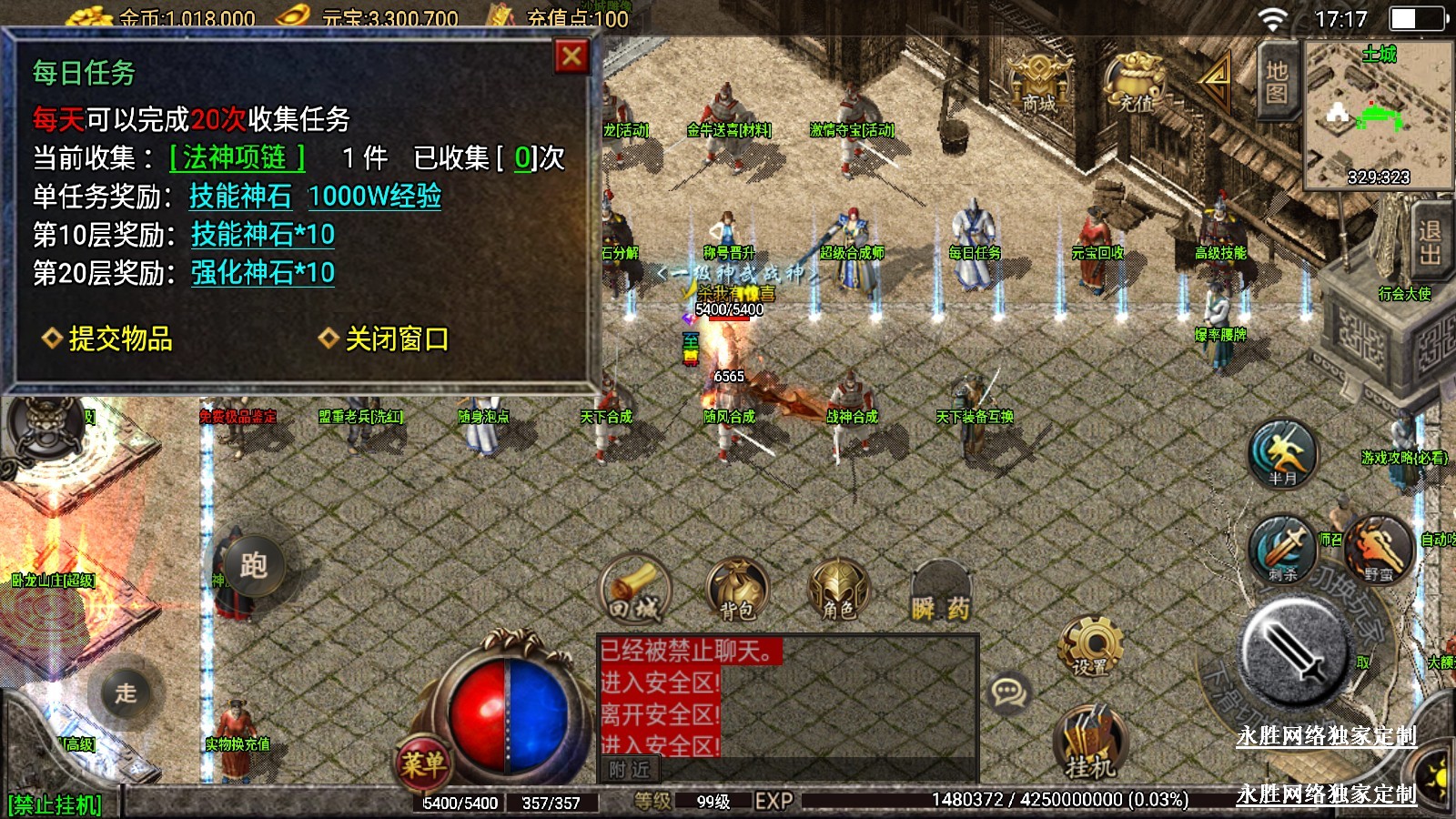Click the 土城 minimap

pyautogui.click(x=1378, y=115)
